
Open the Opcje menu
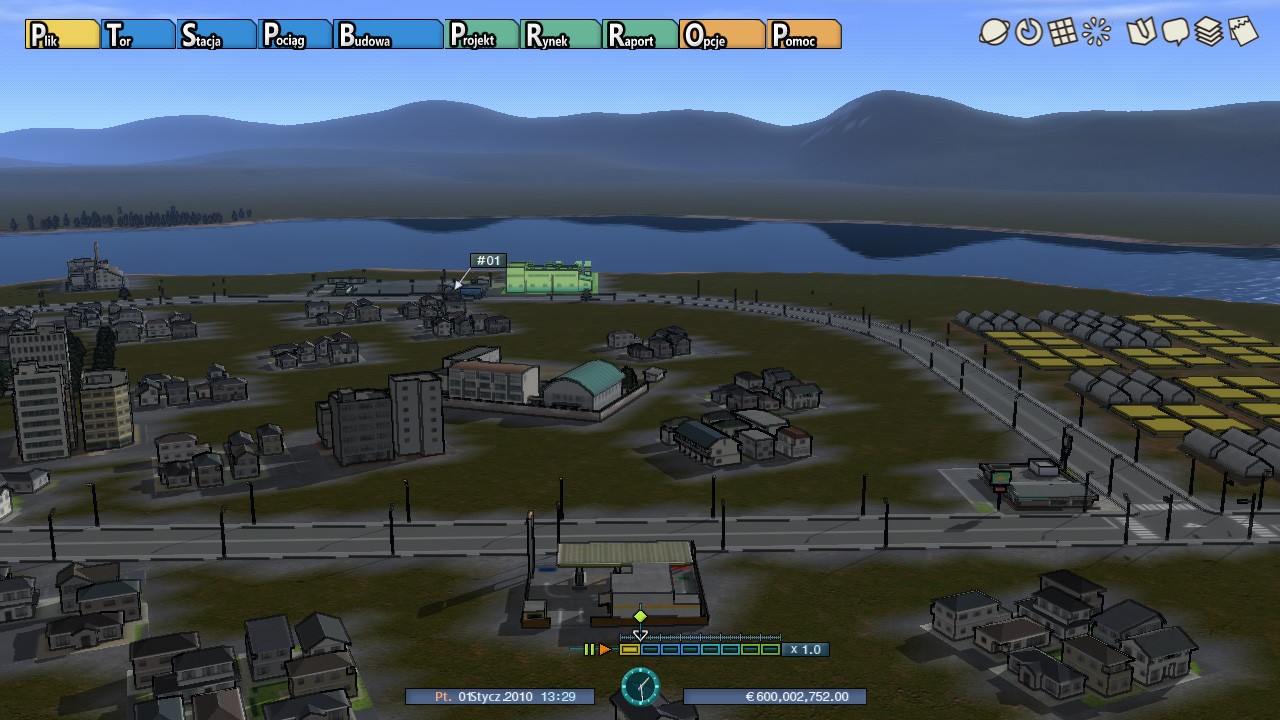click(x=722, y=35)
